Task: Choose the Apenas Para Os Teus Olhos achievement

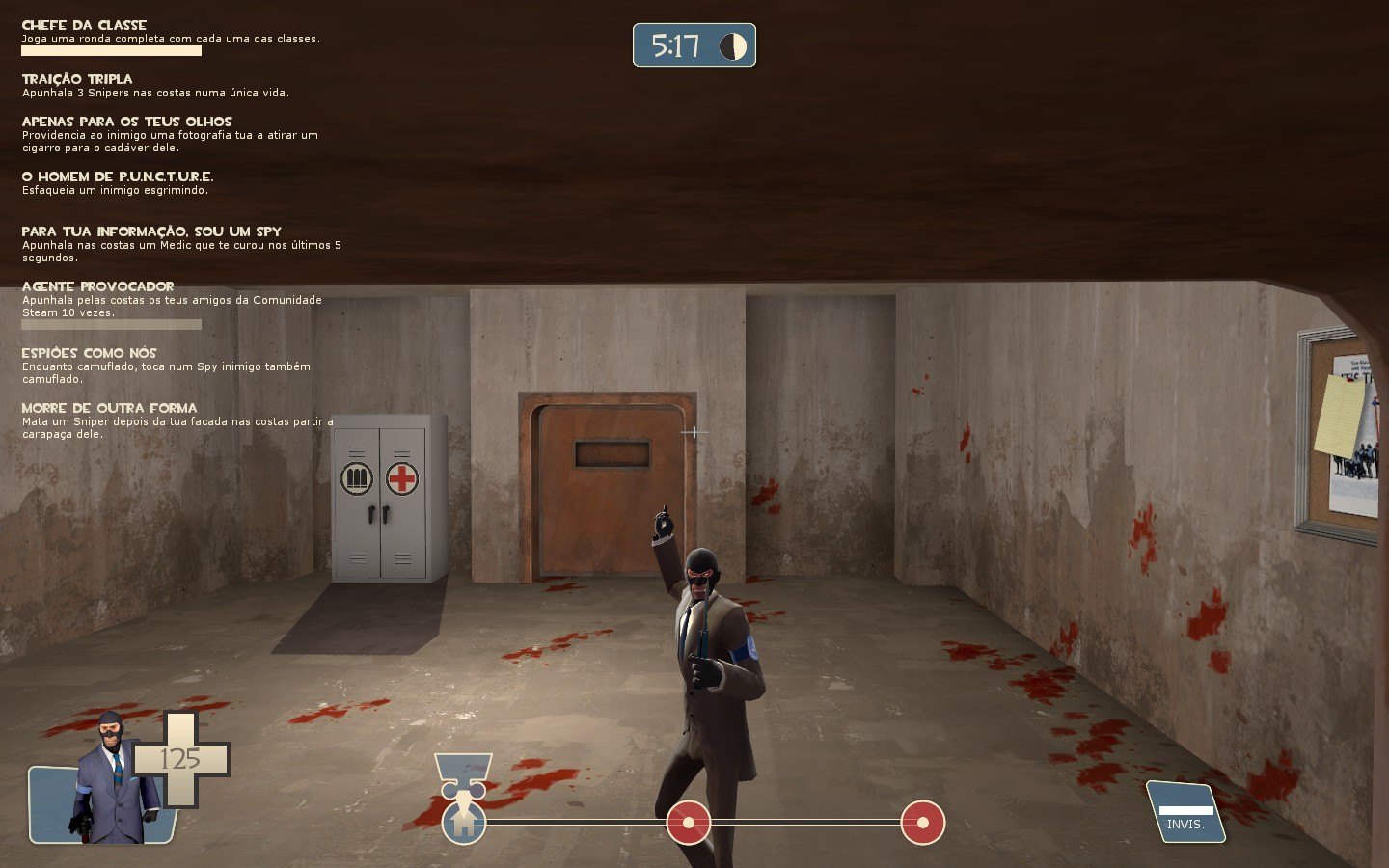Action: click(x=126, y=122)
